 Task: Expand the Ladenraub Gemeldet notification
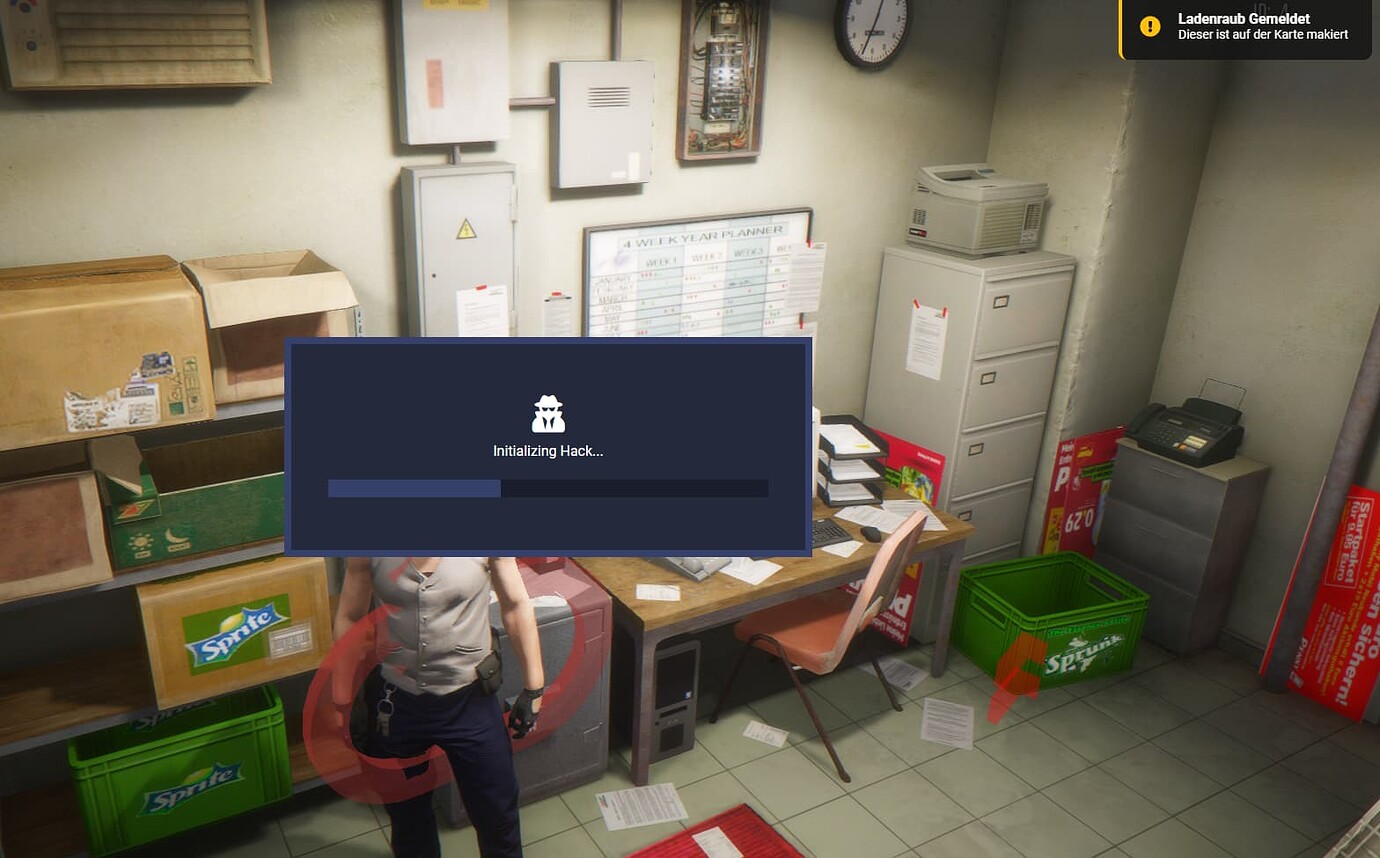pyautogui.click(x=1243, y=26)
